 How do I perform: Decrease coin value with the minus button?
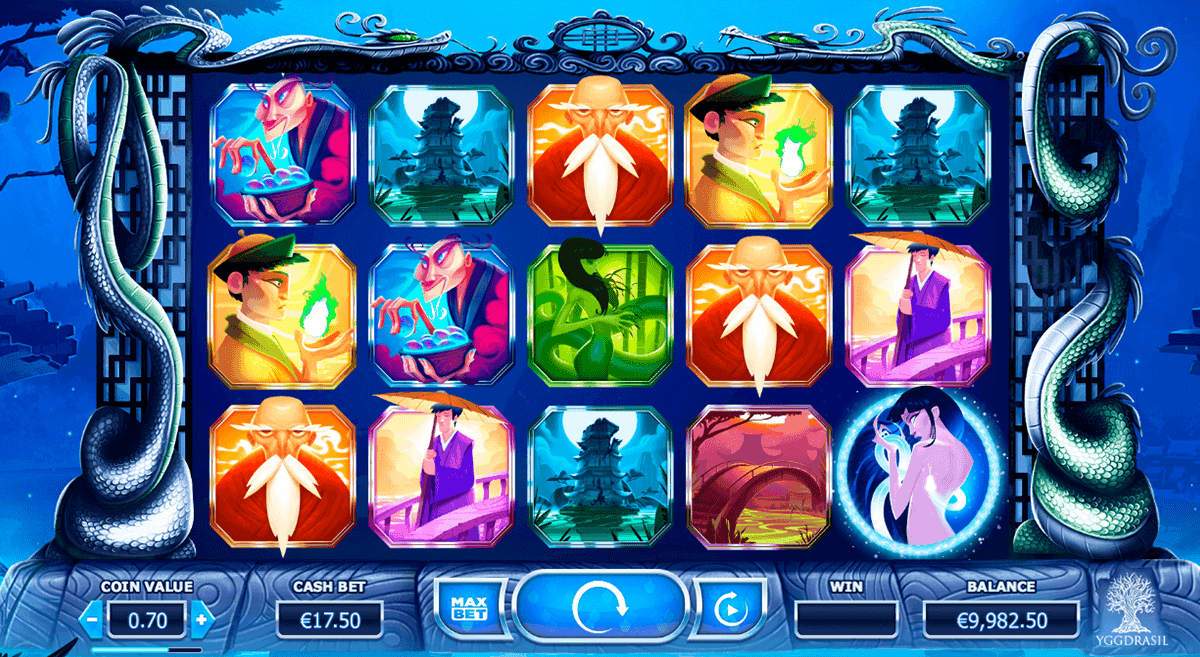point(92,619)
